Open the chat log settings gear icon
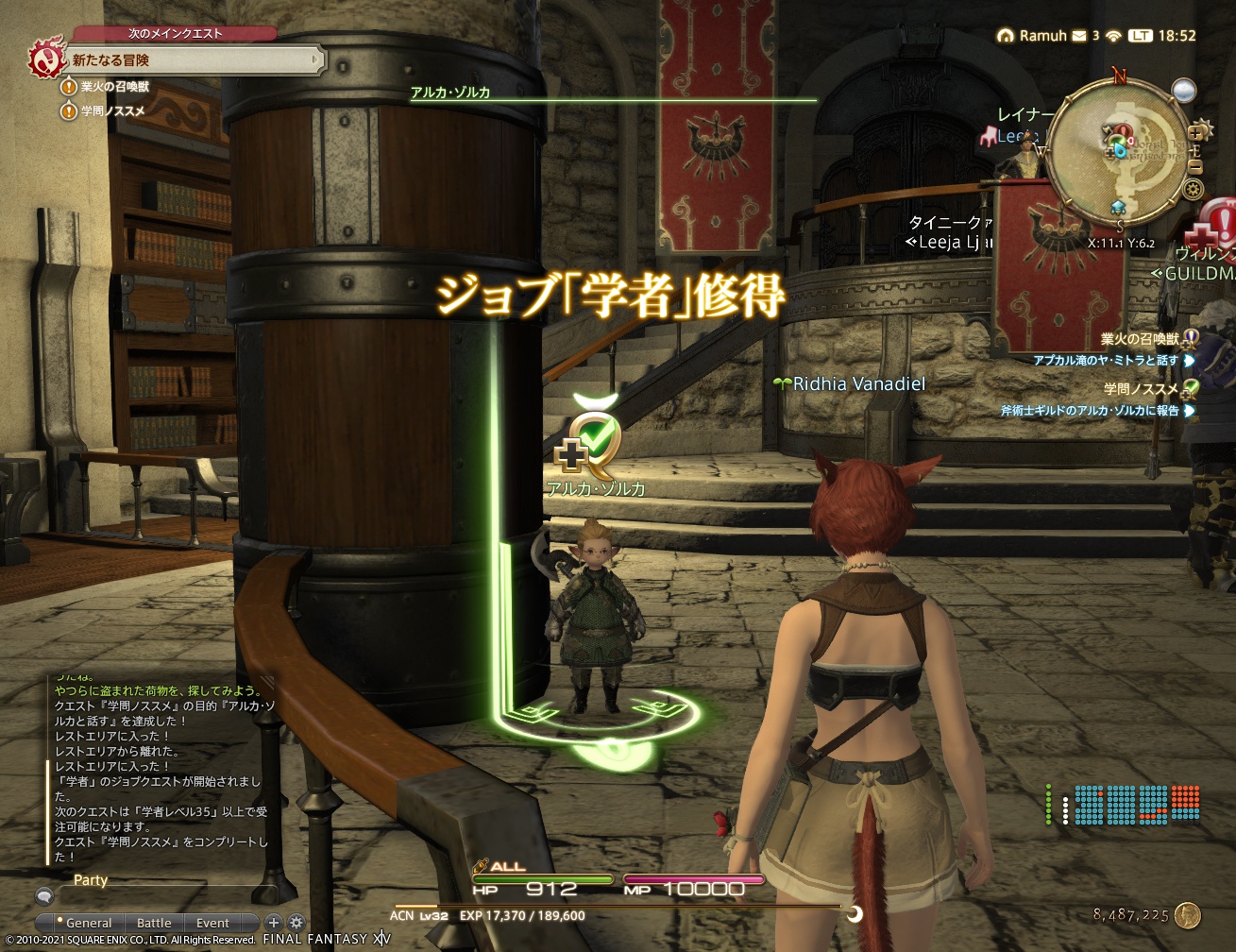The image size is (1236, 952). coord(296,922)
